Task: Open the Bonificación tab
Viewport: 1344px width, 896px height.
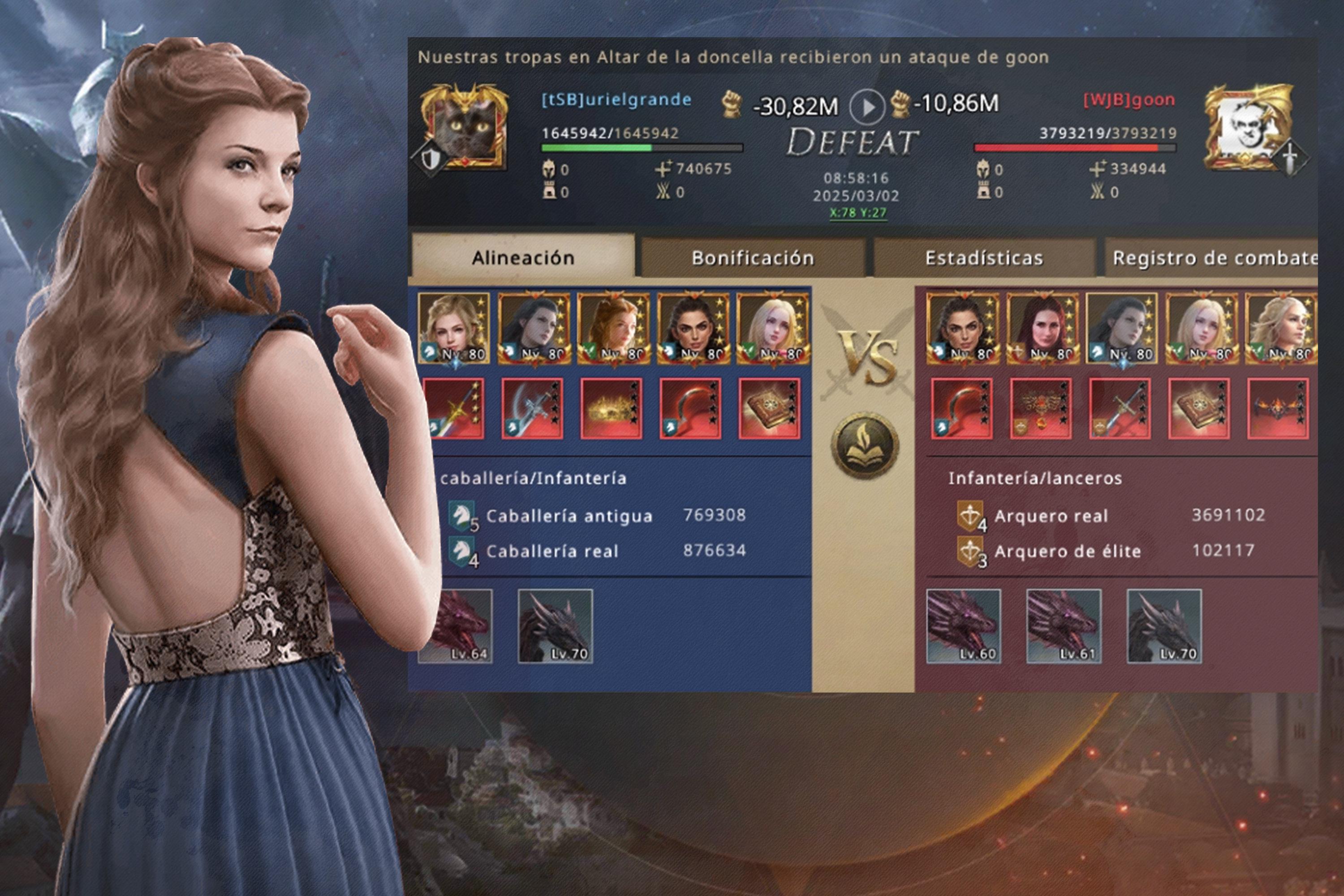Action: click(753, 258)
